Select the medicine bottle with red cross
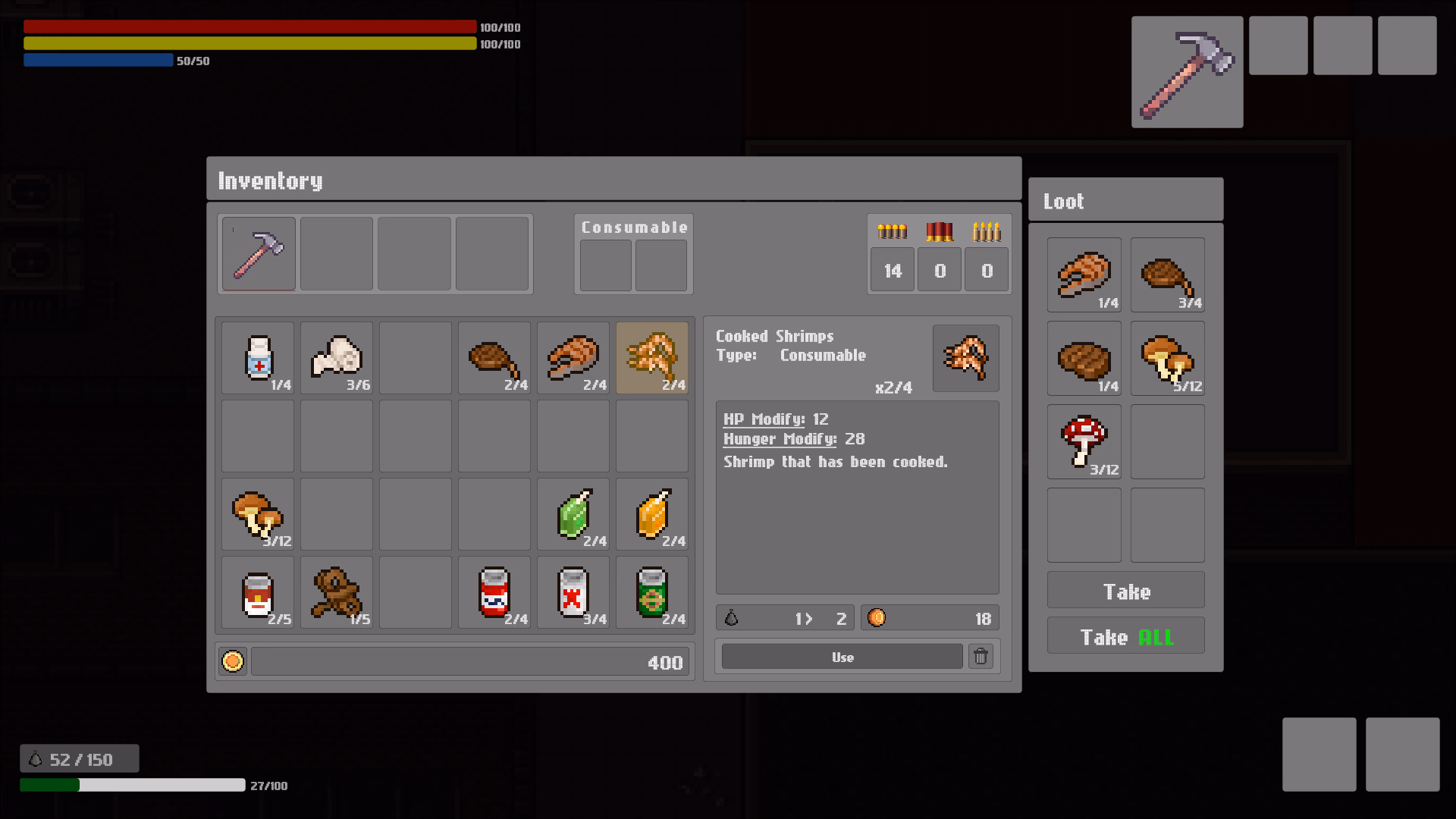Image resolution: width=1456 pixels, height=819 pixels. [258, 358]
